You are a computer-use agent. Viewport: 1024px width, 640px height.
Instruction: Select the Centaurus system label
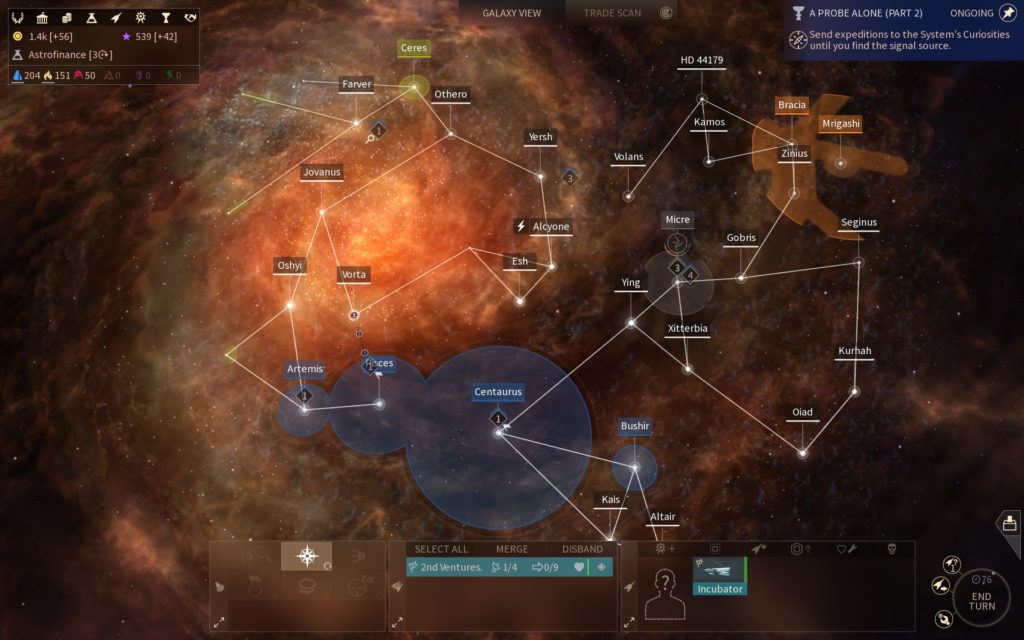[x=498, y=392]
